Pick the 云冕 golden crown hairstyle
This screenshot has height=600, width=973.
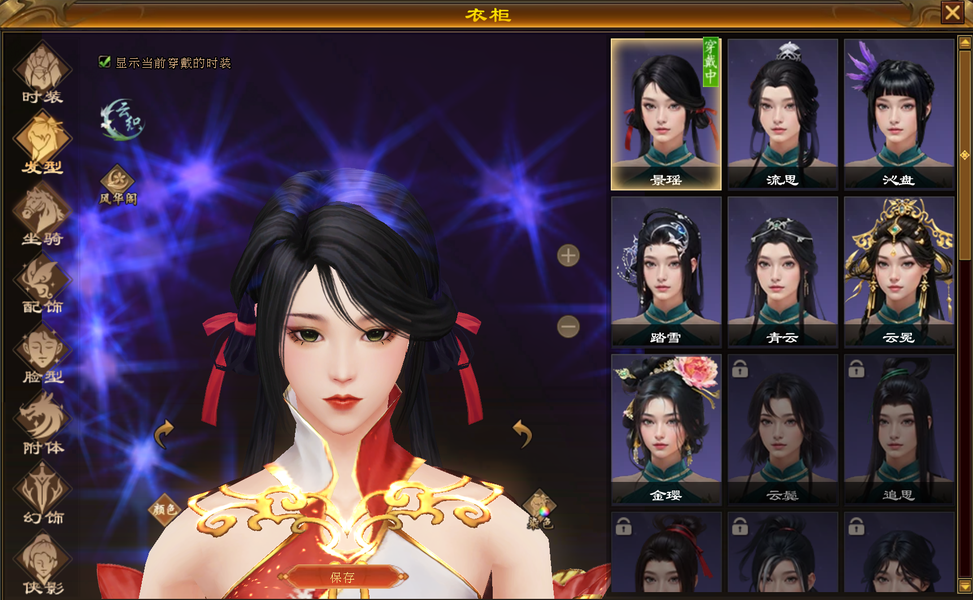pyautogui.click(x=899, y=271)
